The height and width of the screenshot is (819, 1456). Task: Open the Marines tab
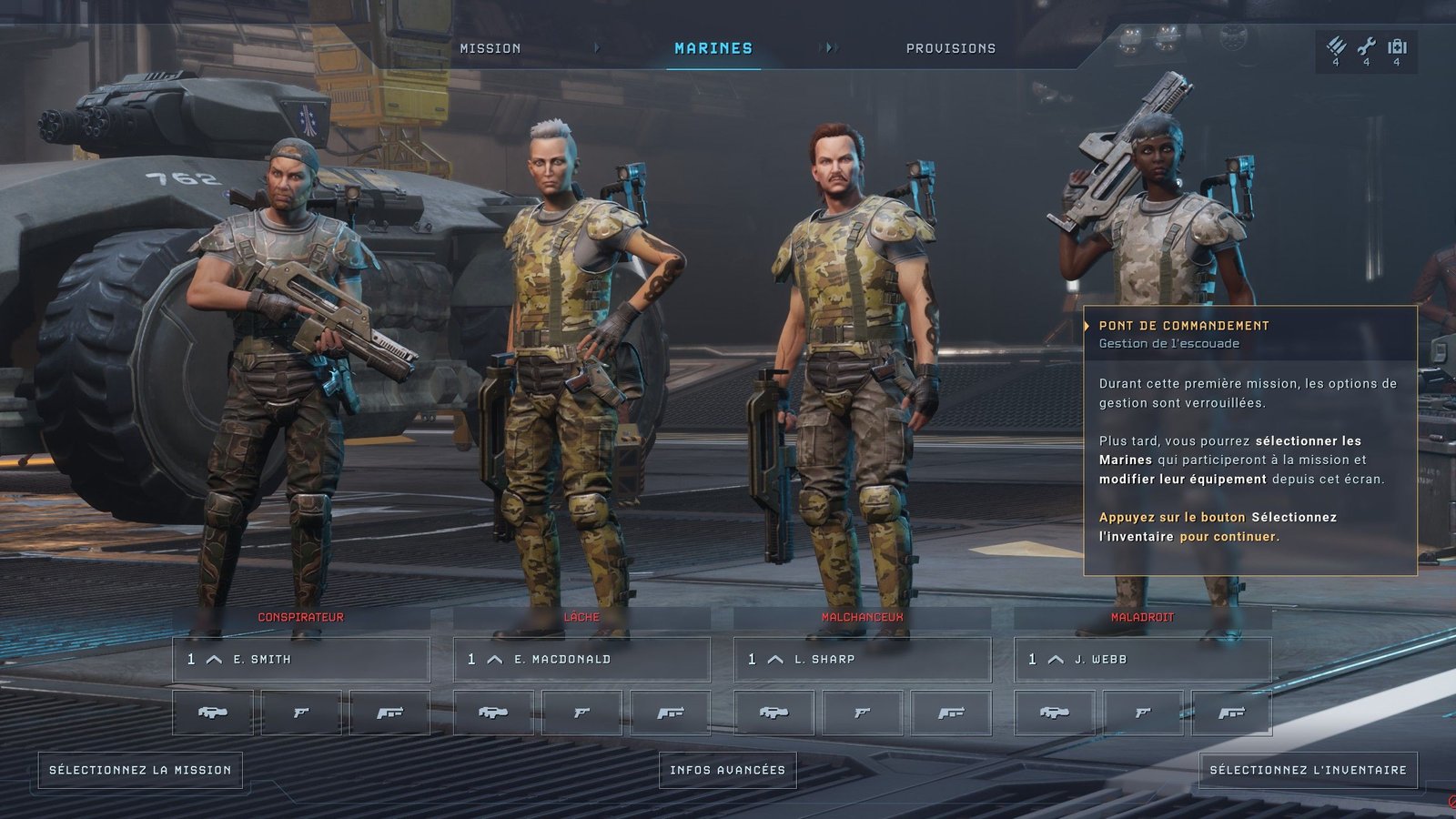[x=713, y=48]
